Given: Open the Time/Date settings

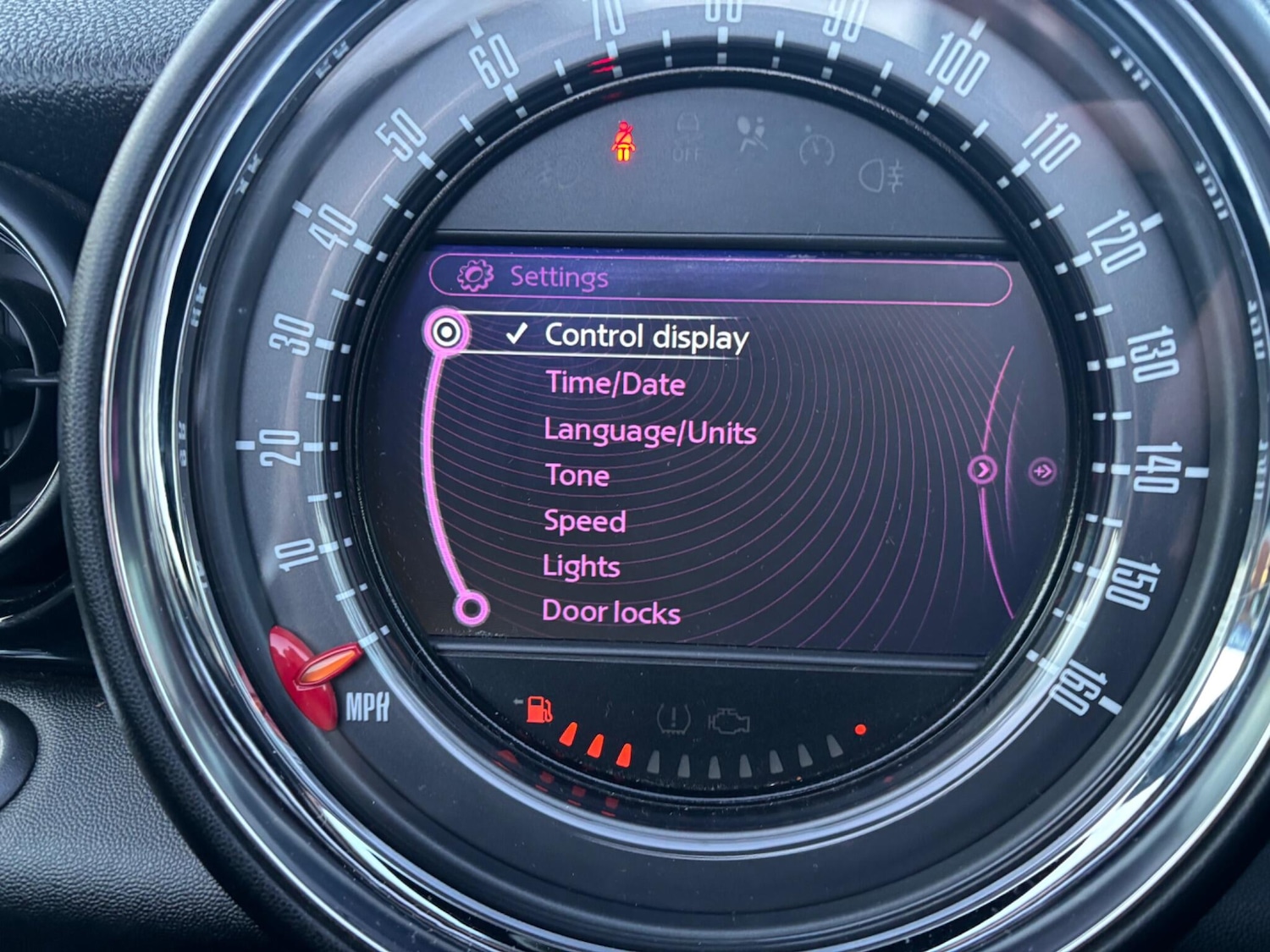Looking at the screenshot, I should click(616, 384).
